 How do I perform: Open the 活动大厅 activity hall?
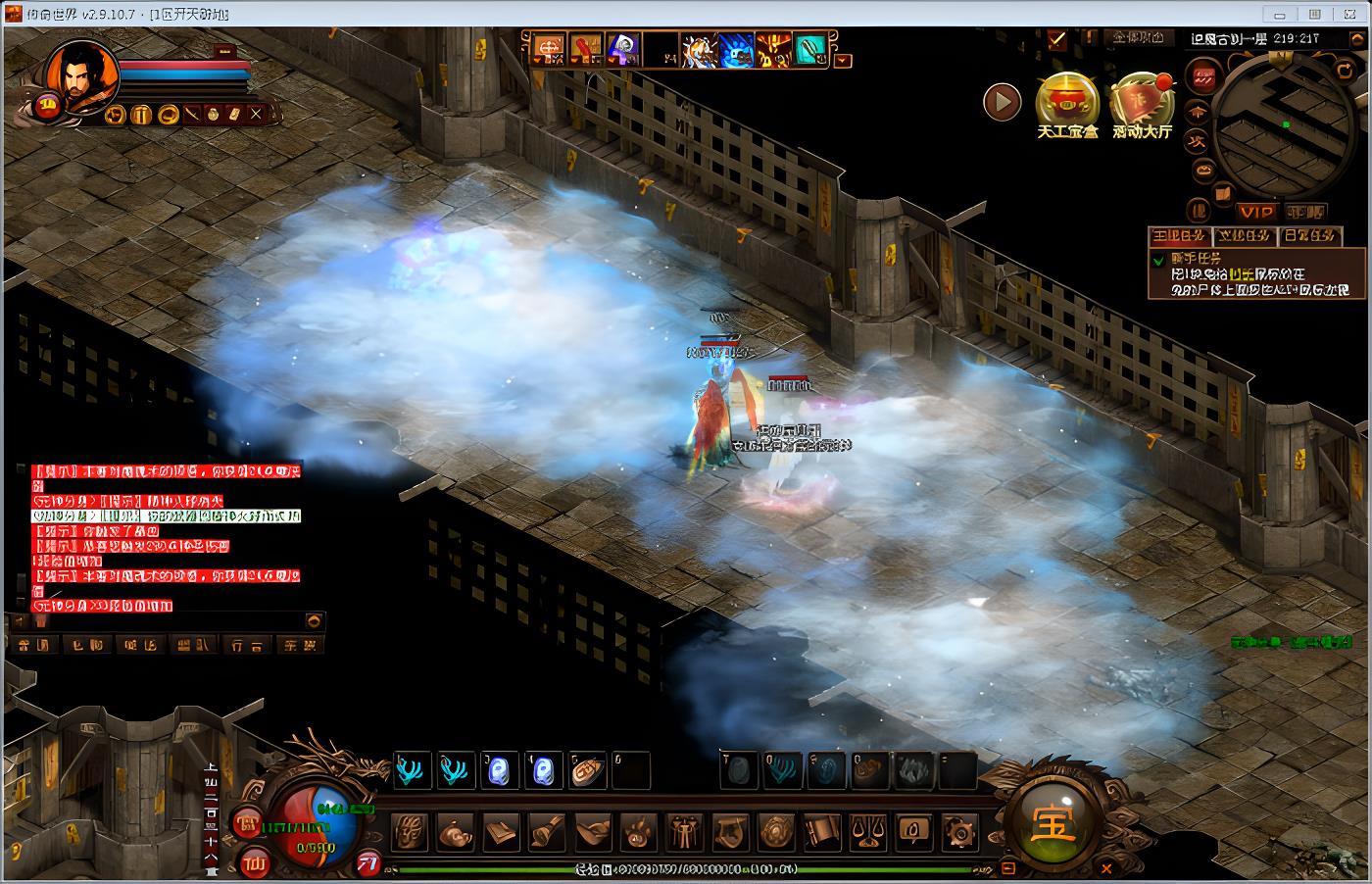(x=1142, y=101)
